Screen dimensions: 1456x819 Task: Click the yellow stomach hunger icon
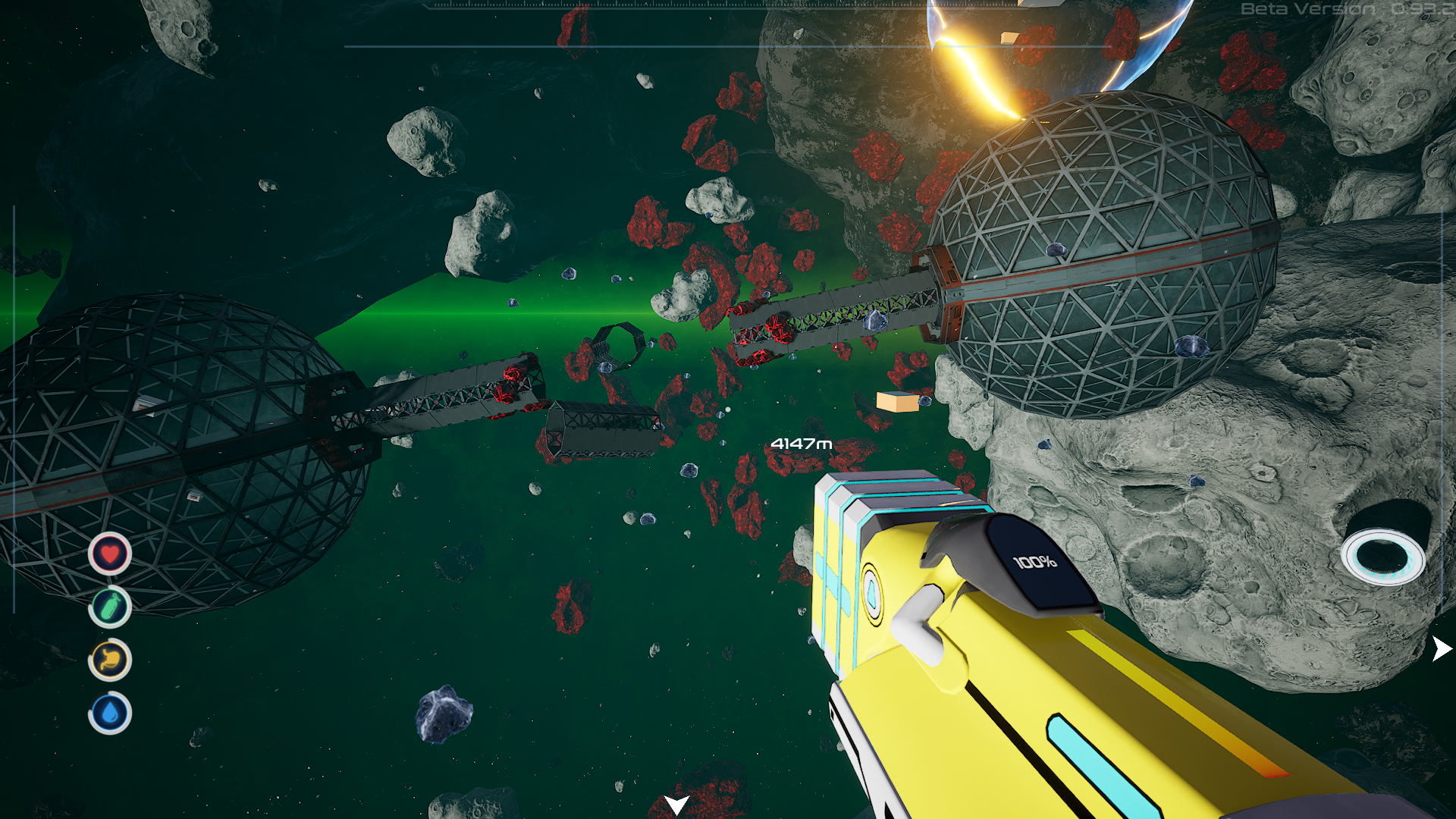tap(110, 660)
